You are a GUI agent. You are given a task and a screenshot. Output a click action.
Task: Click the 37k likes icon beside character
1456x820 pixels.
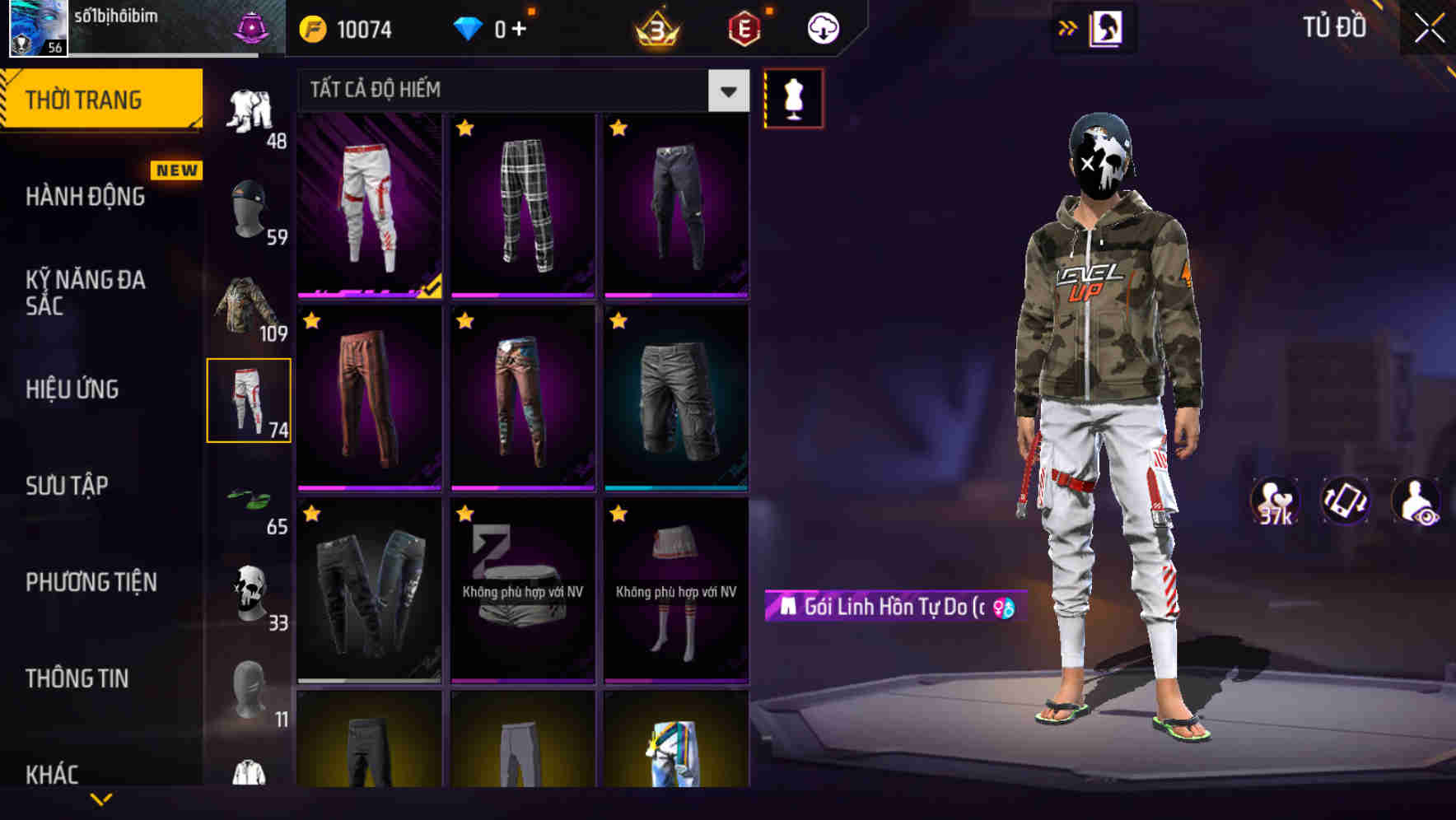tap(1275, 501)
